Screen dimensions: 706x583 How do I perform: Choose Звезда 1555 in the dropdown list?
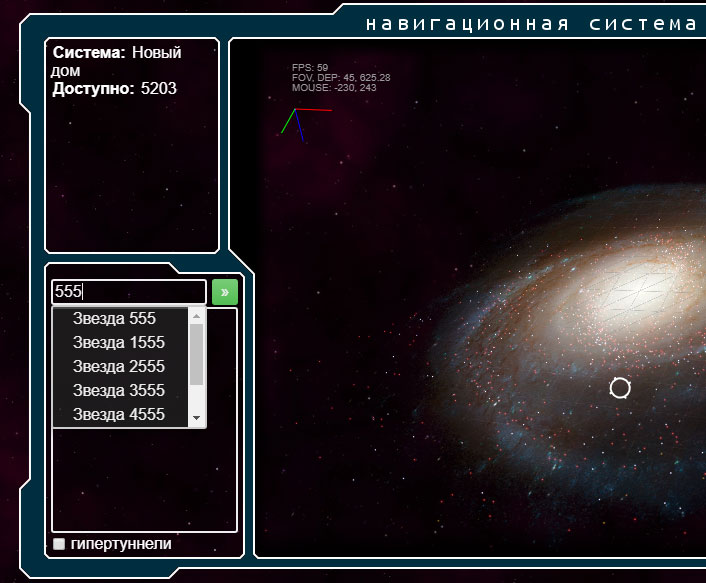coord(118,343)
